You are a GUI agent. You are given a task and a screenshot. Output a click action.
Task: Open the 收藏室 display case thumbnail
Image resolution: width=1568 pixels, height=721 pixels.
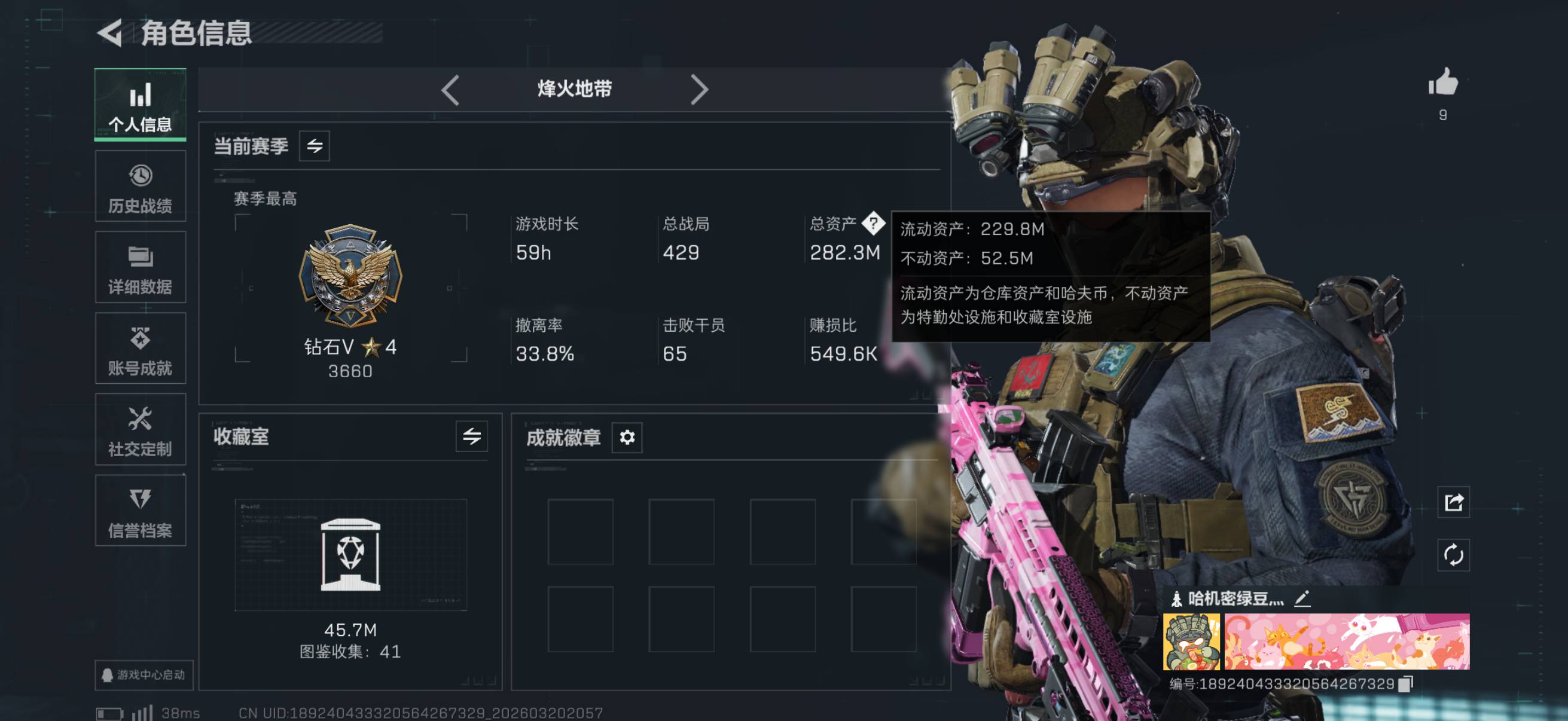point(350,555)
